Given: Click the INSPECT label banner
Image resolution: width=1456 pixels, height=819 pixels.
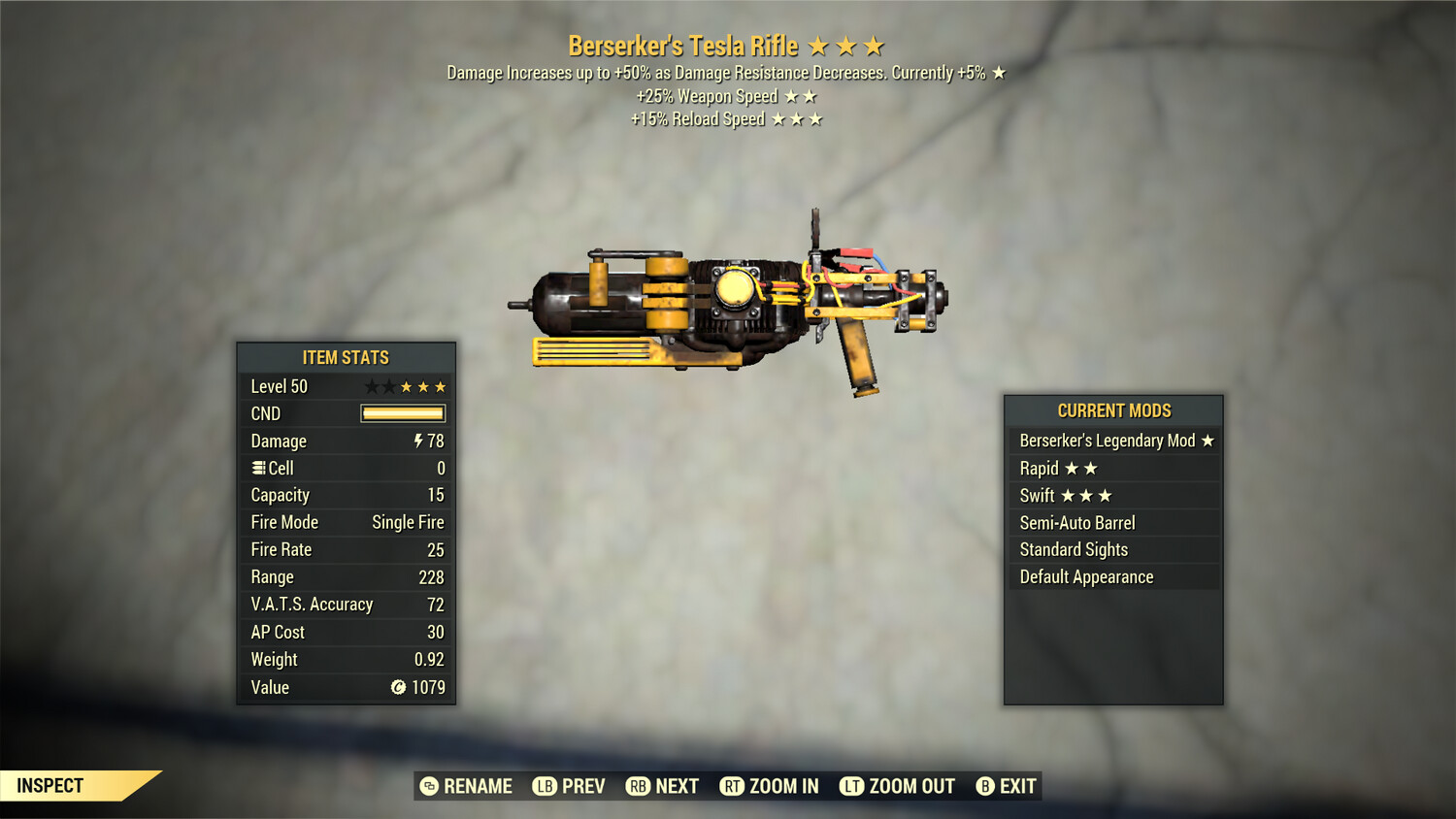Looking at the screenshot, I should (x=50, y=785).
